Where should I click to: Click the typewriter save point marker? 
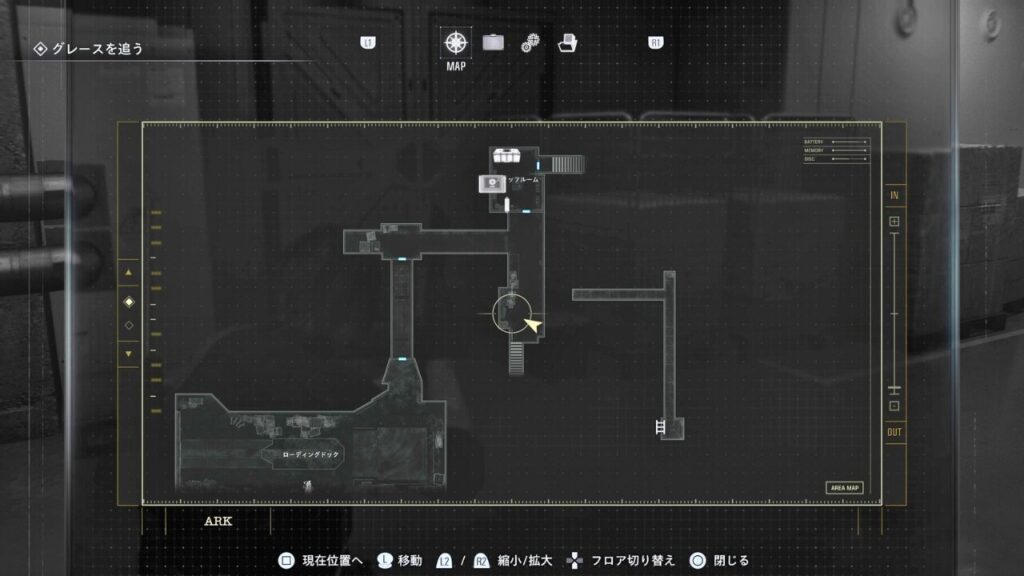[493, 183]
